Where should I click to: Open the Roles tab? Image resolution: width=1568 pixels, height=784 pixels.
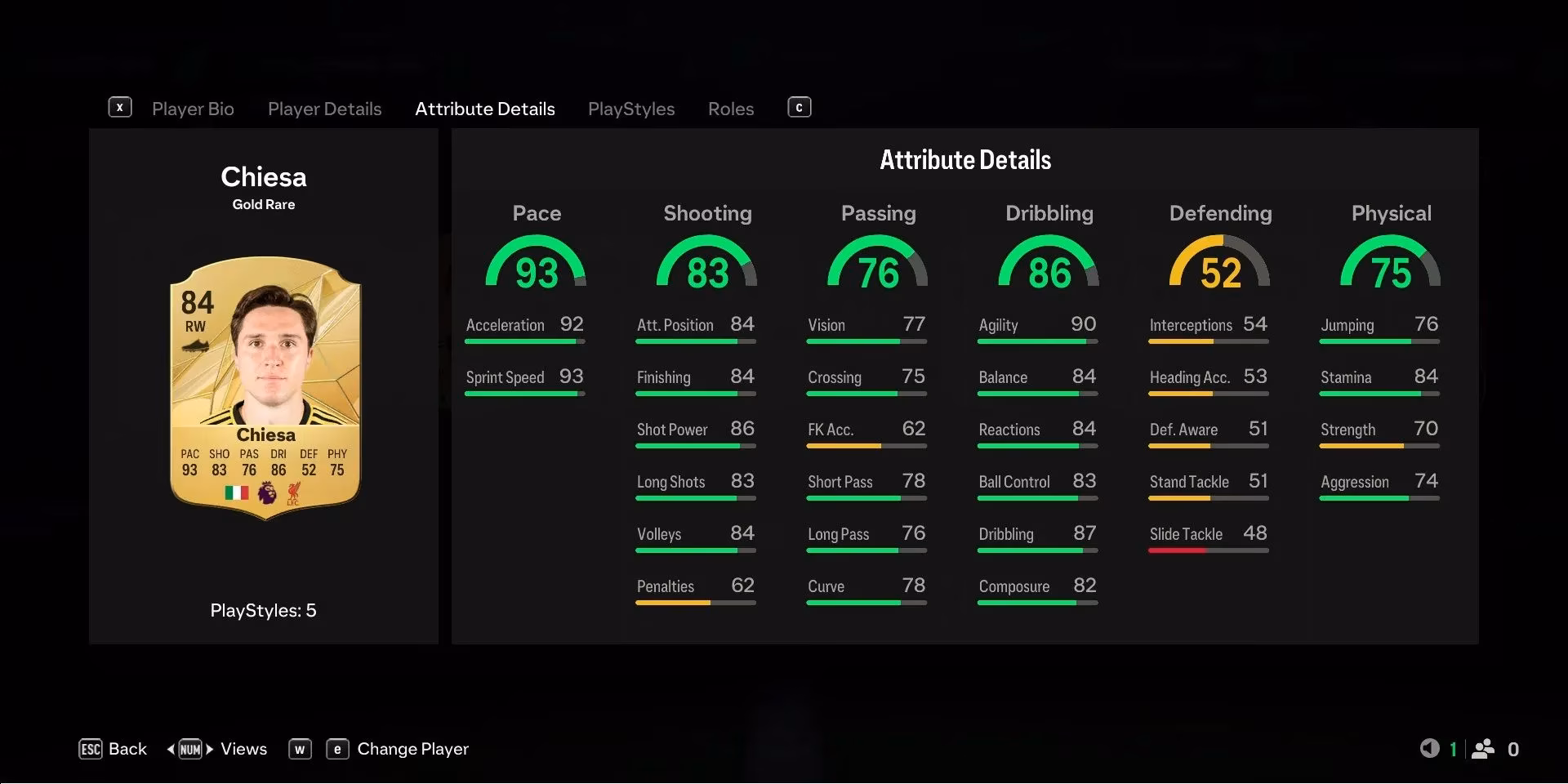[x=730, y=109]
